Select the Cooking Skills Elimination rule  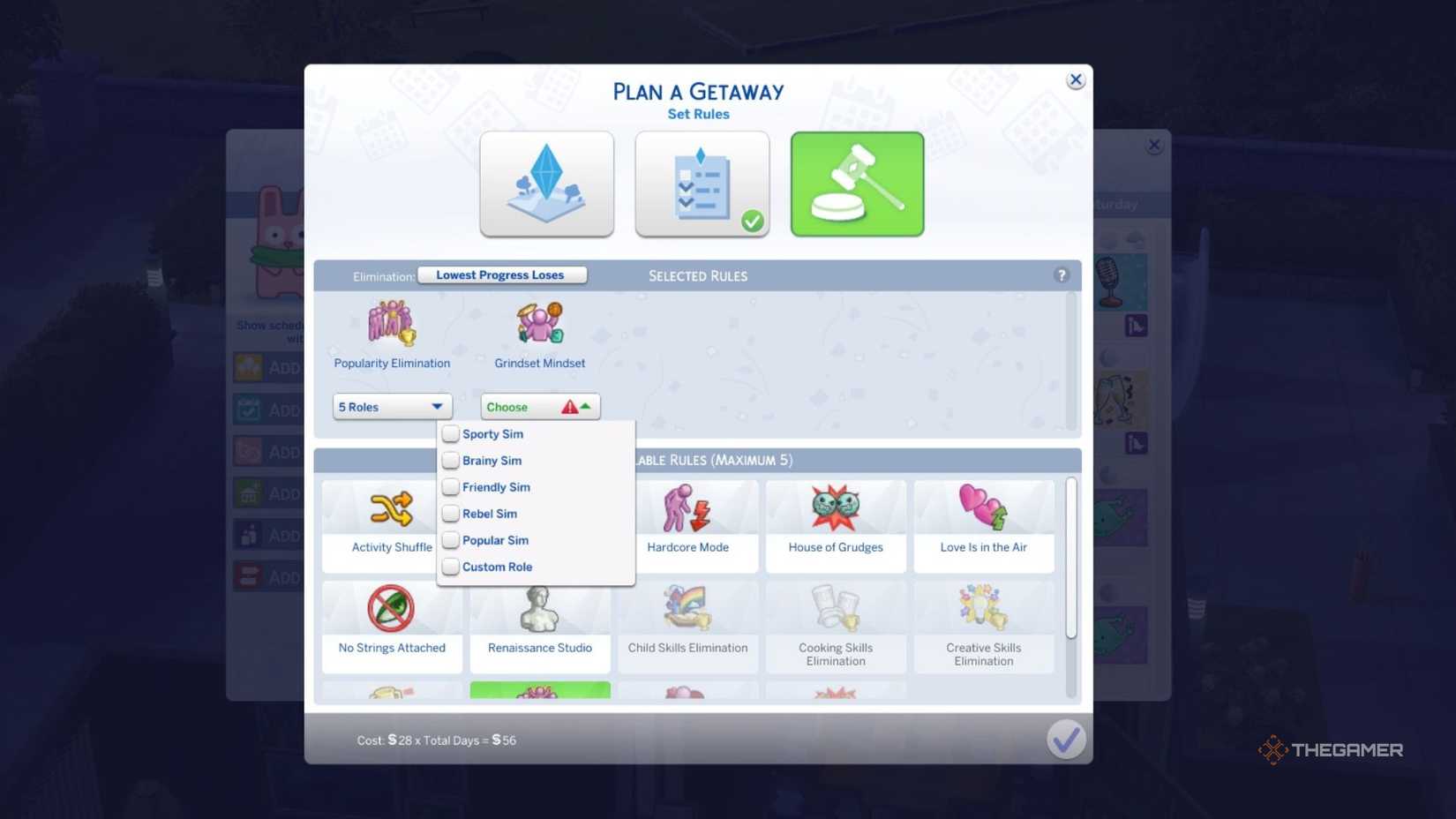[x=835, y=625]
